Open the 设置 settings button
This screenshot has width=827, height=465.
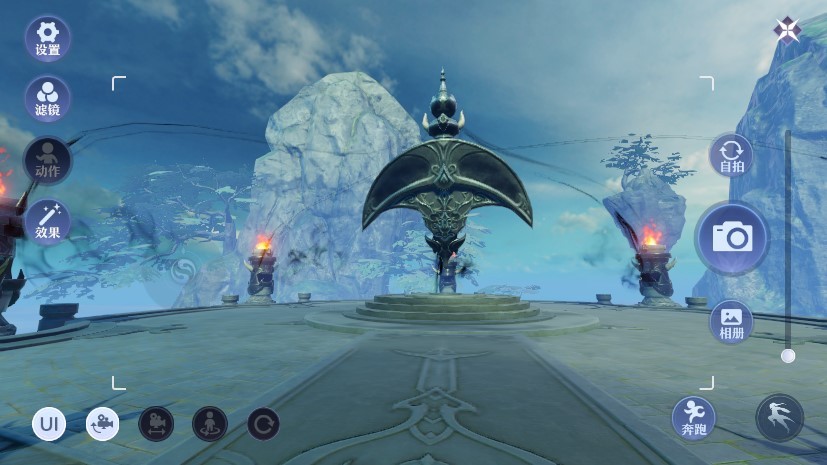(47, 39)
